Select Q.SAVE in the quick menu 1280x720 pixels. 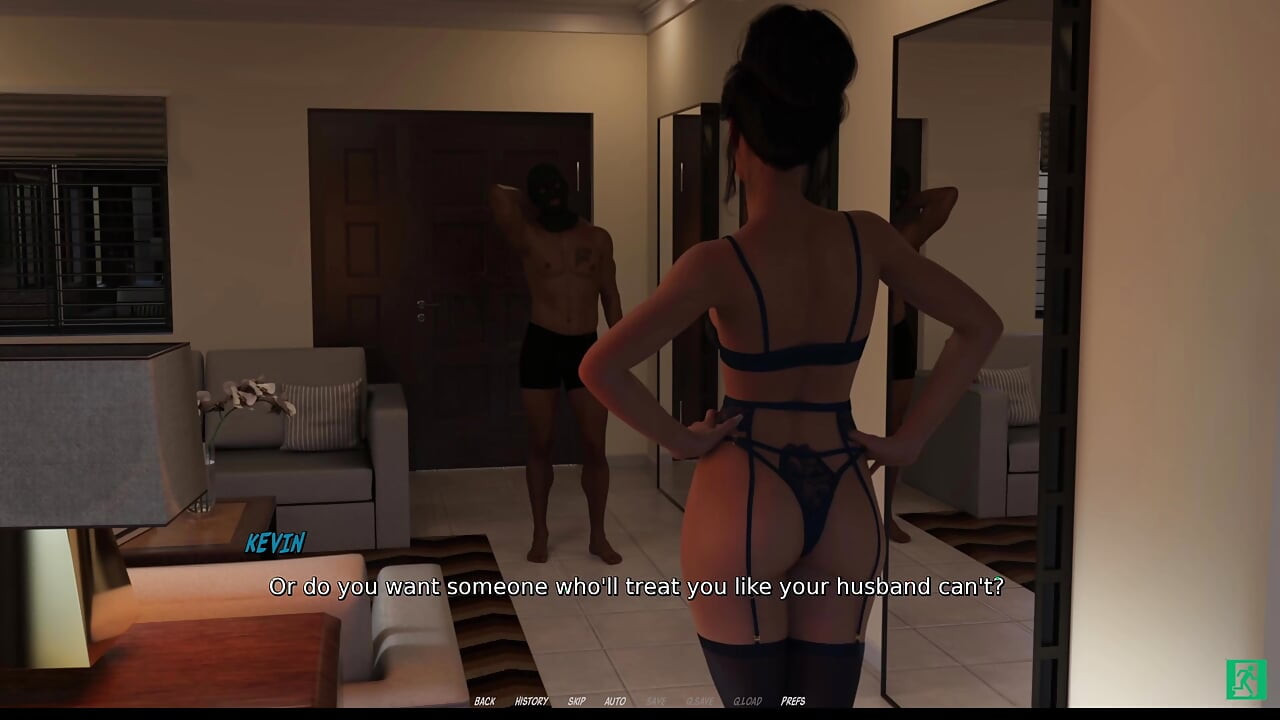700,701
